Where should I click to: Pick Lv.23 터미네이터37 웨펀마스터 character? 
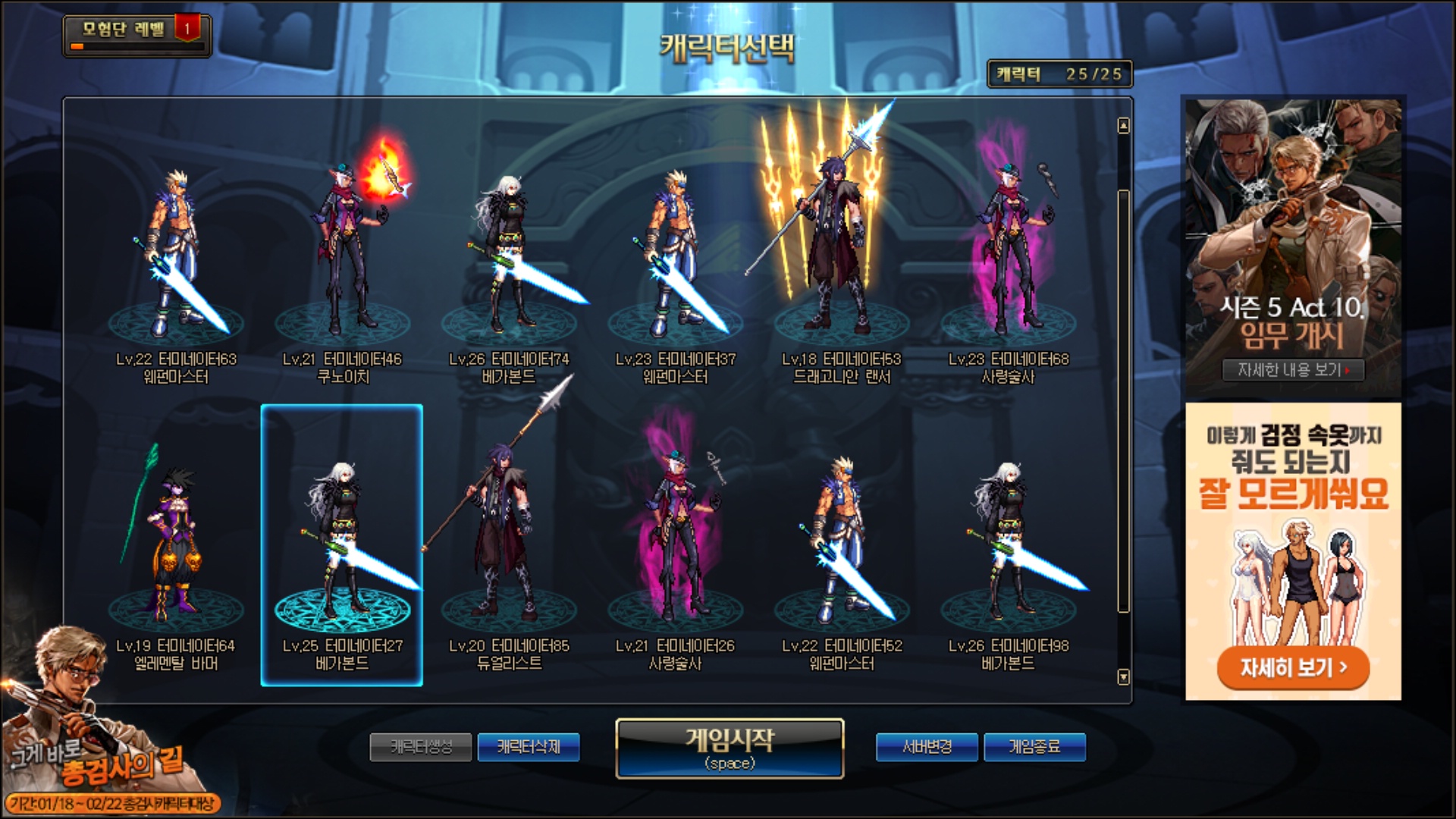[x=676, y=258]
